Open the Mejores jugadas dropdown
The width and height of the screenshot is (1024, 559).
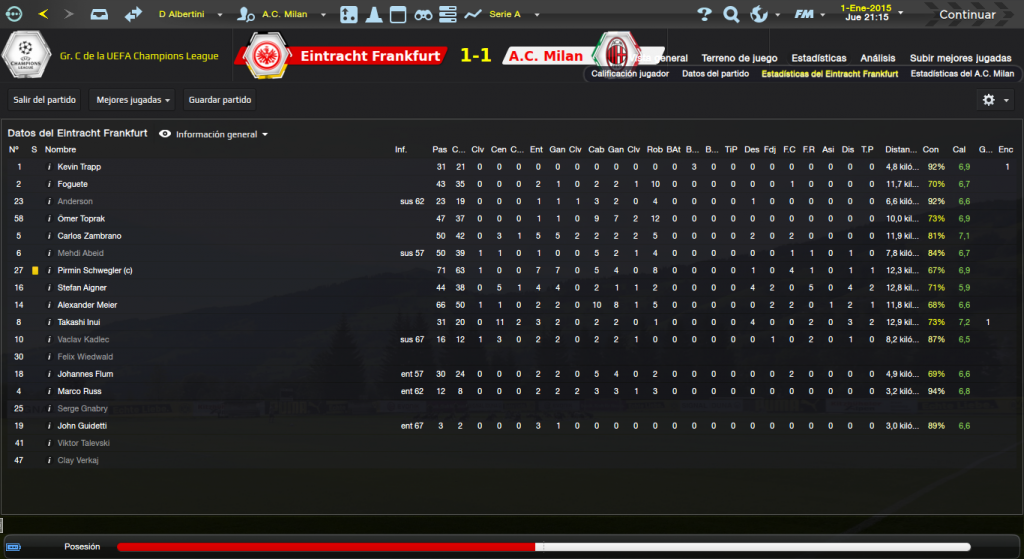click(132, 100)
